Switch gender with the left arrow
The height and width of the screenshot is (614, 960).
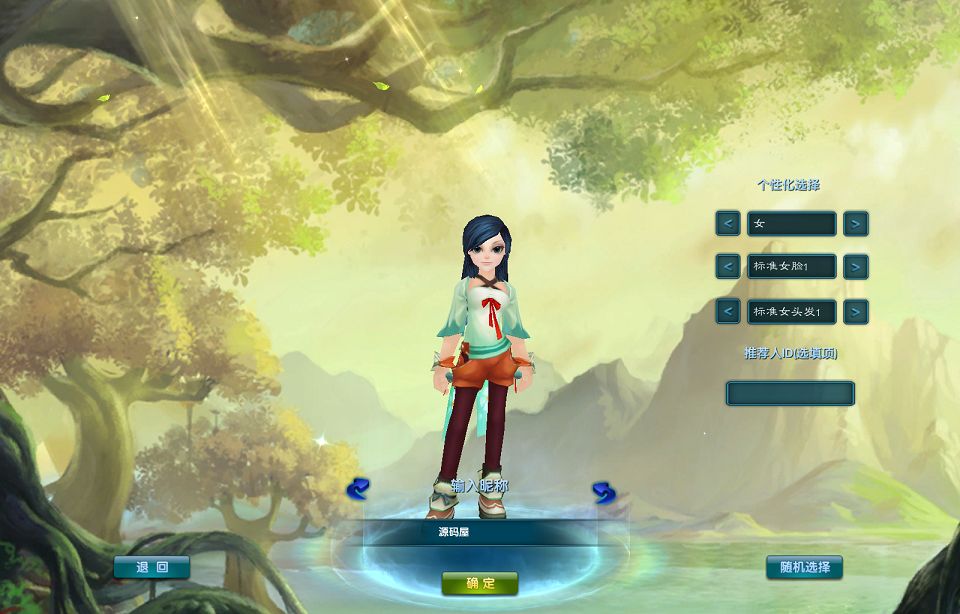tap(728, 224)
